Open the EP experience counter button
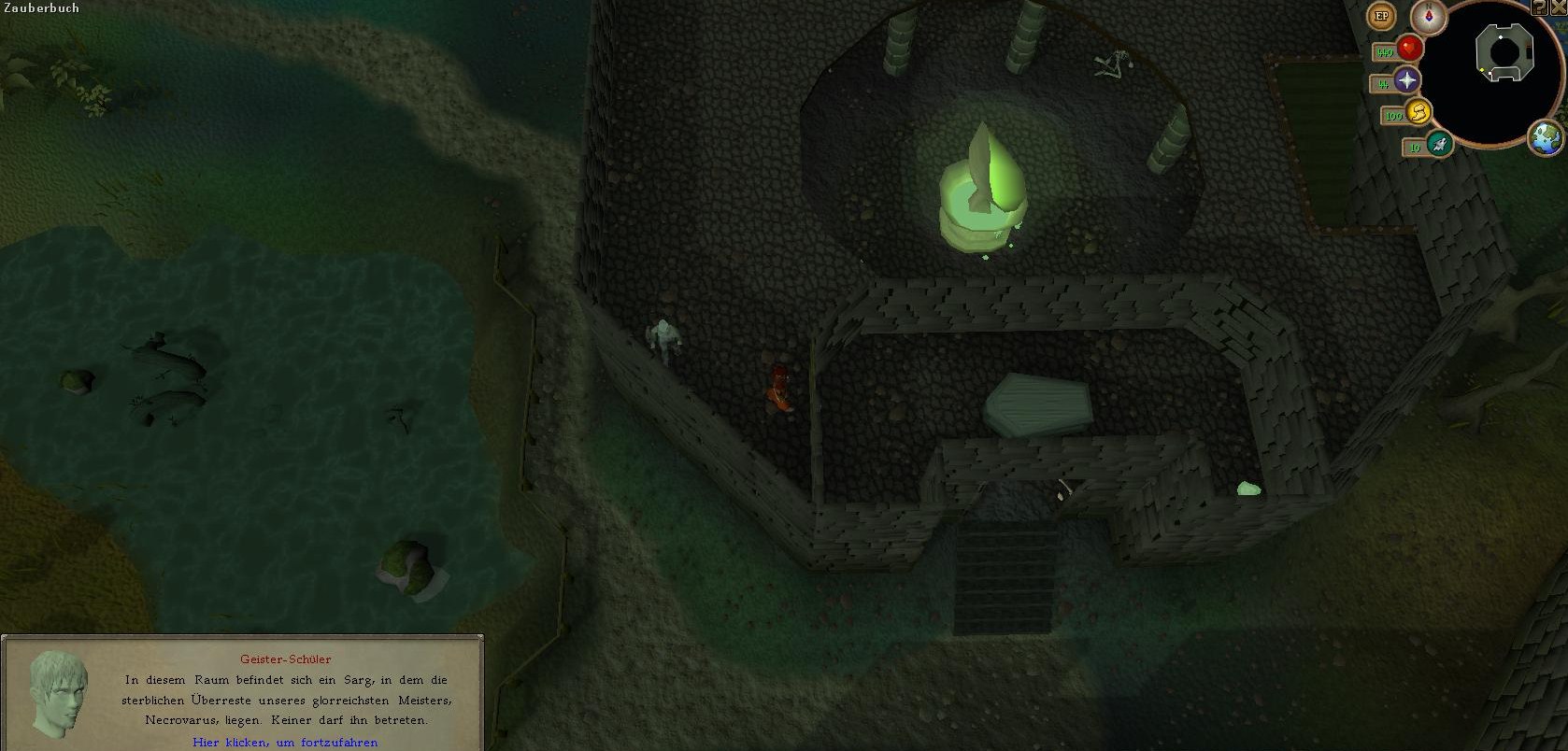 (x=1381, y=16)
